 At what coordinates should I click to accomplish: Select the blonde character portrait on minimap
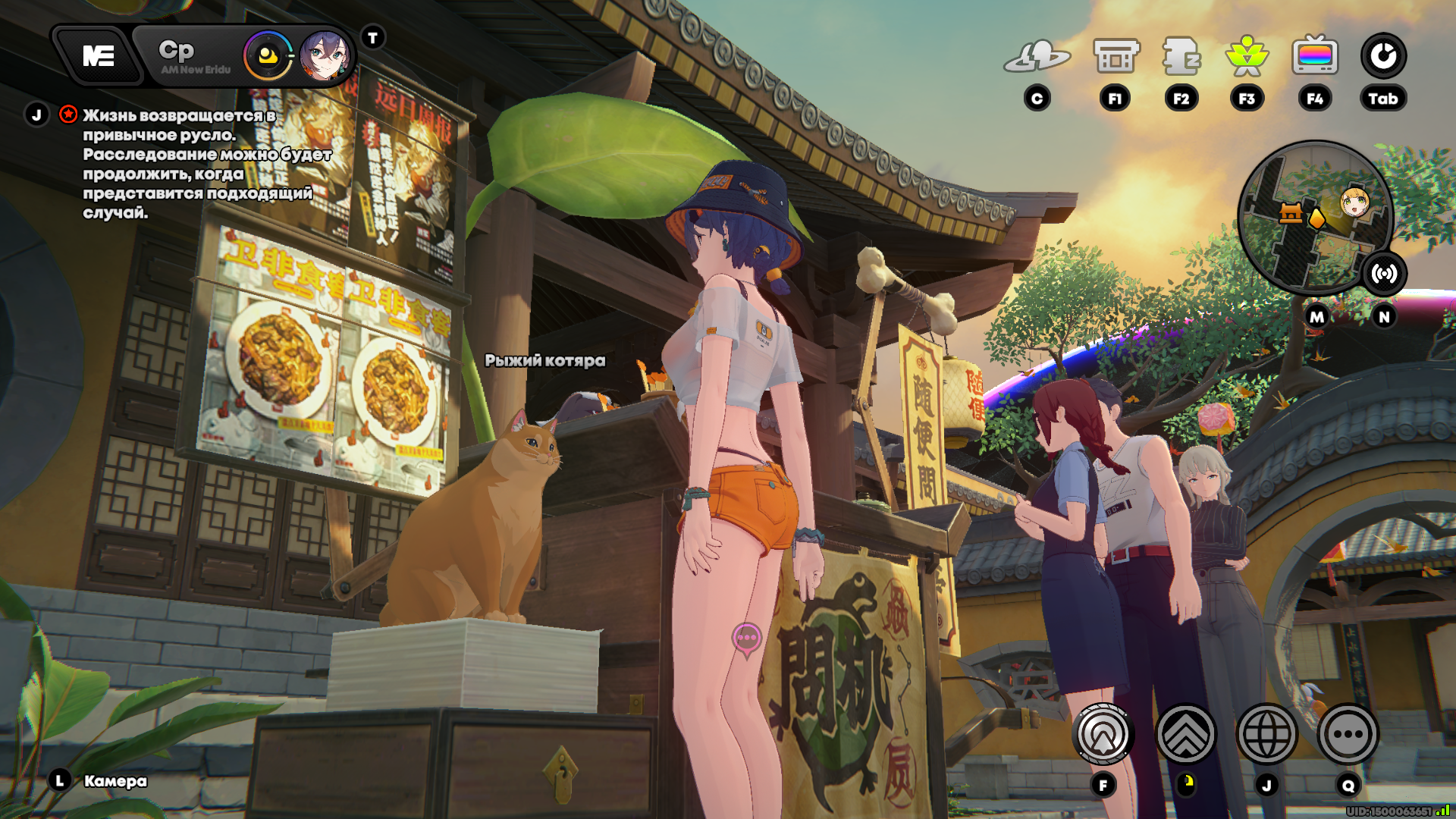(1354, 202)
